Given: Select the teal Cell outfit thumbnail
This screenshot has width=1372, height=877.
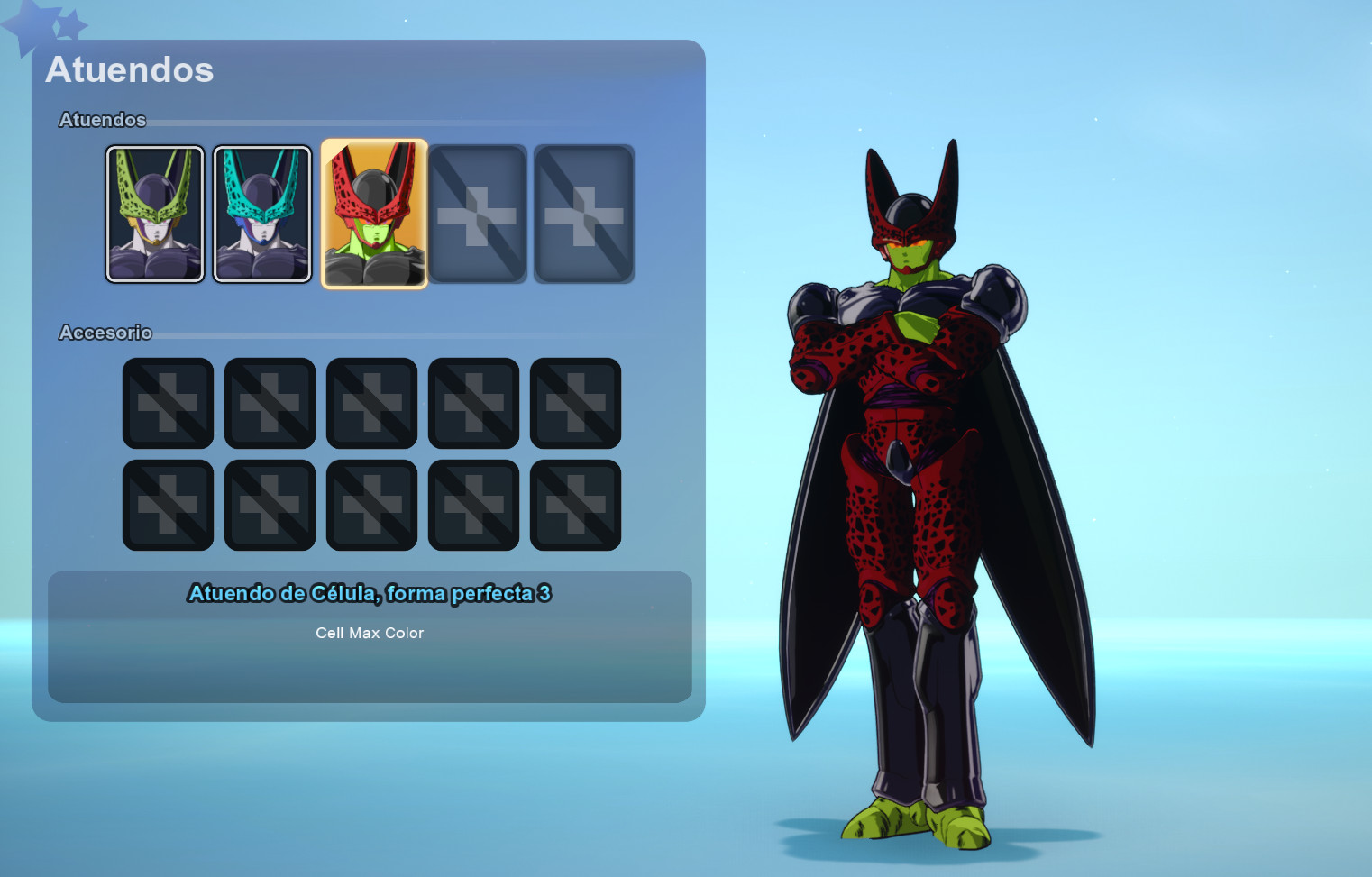Looking at the screenshot, I should [261, 214].
